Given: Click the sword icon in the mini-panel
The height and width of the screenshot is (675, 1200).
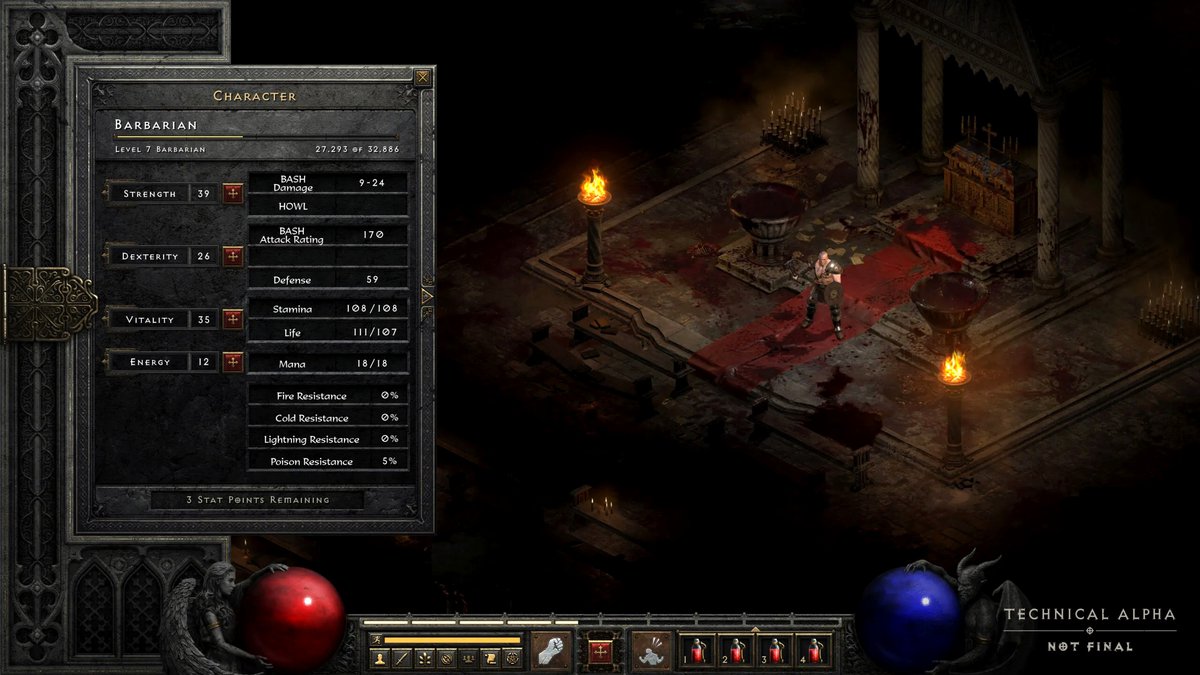Looking at the screenshot, I should [402, 658].
